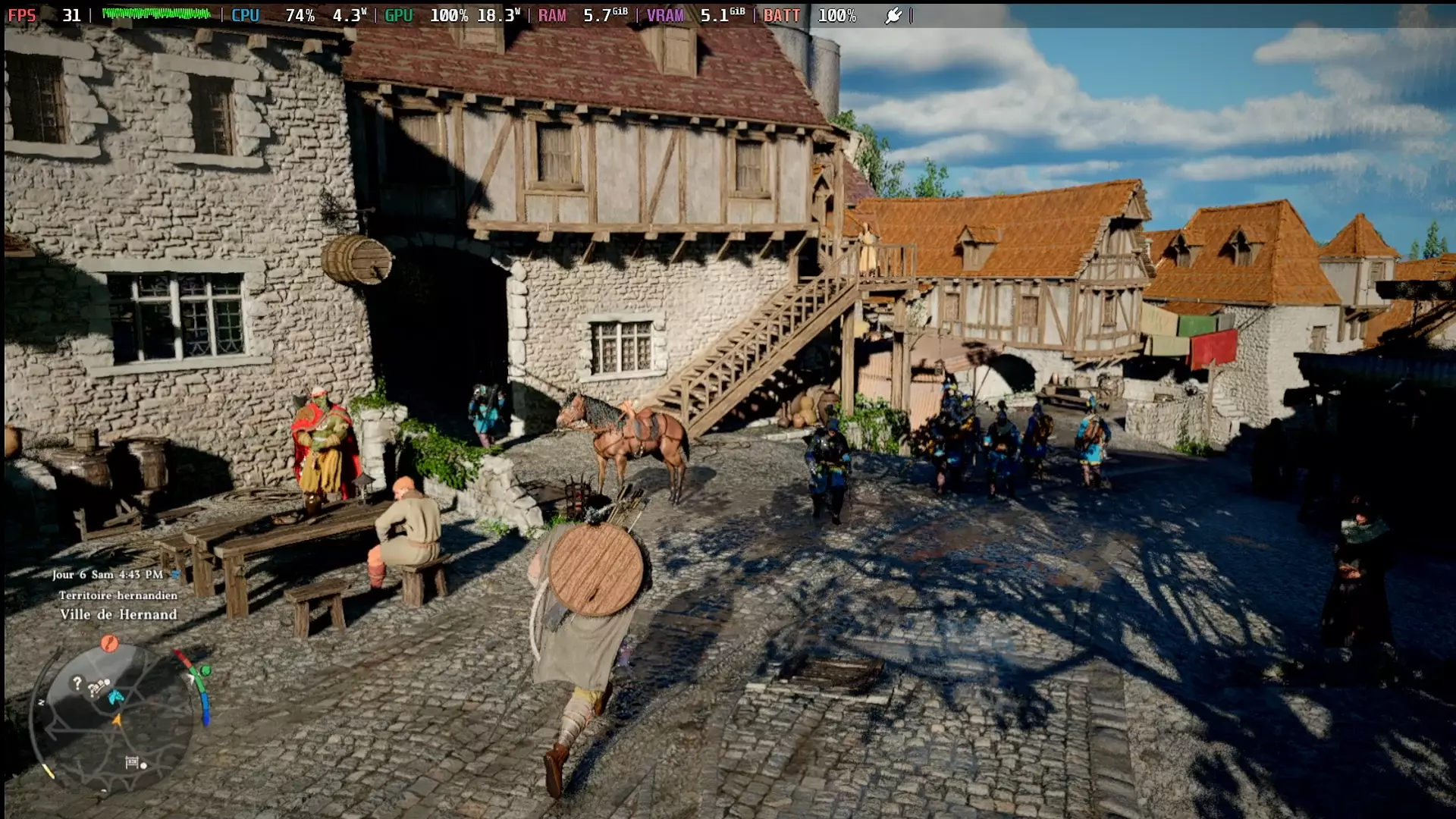Click the Jour 6 Sam 4:43 PM clock
1456x819 pixels.
click(x=106, y=576)
